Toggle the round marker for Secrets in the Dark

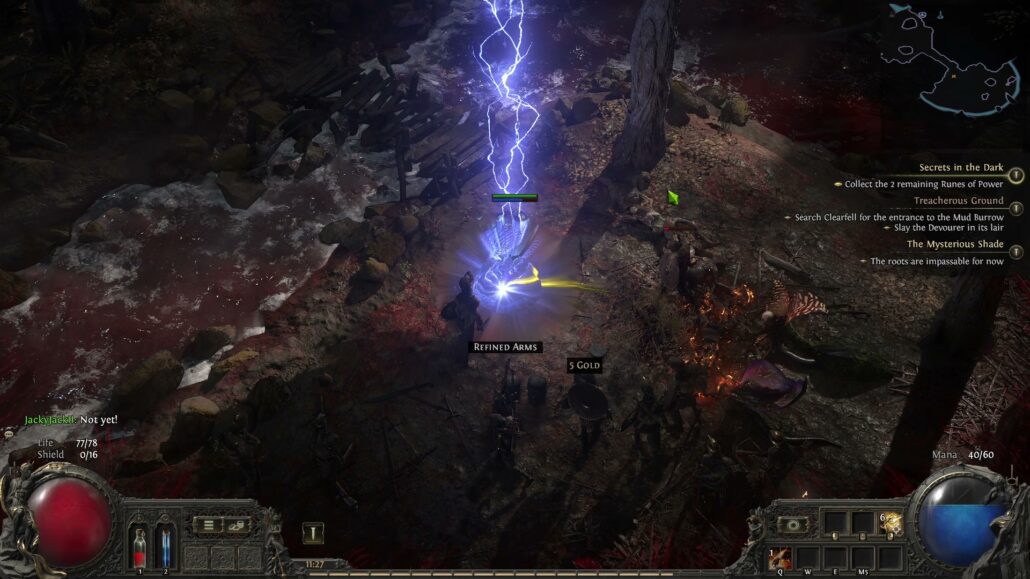[1016, 176]
